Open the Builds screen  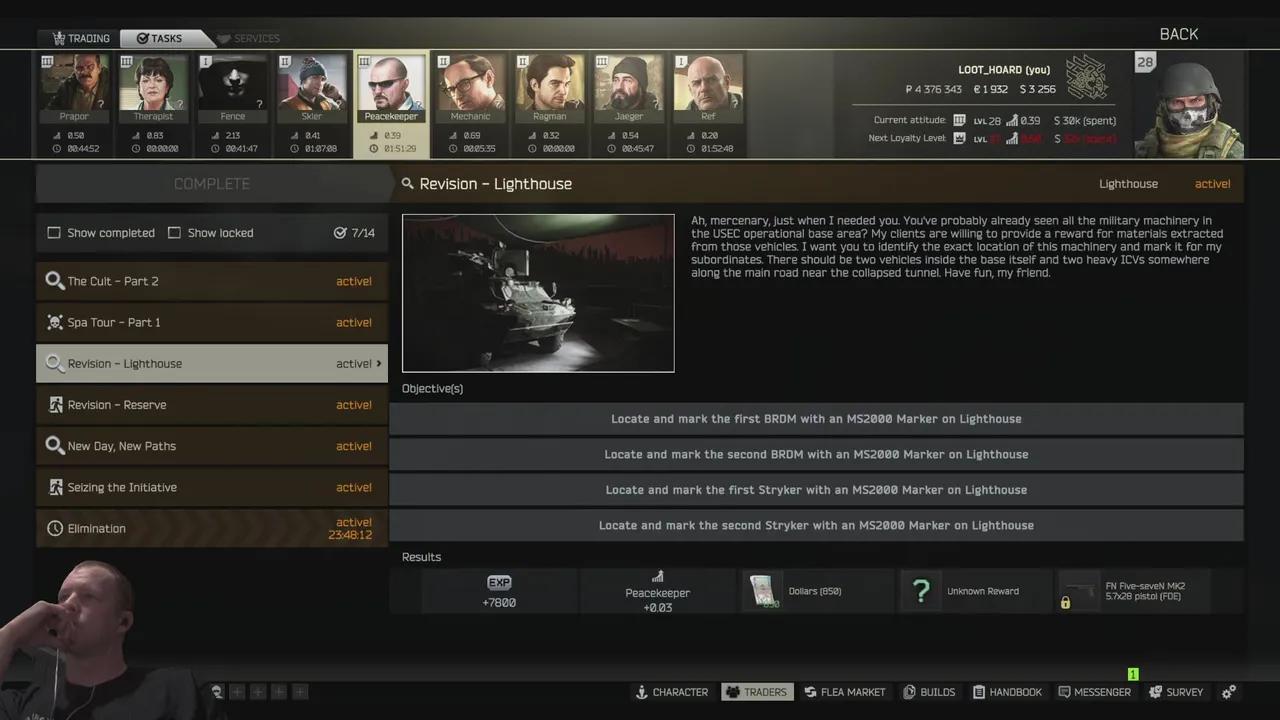click(x=929, y=691)
